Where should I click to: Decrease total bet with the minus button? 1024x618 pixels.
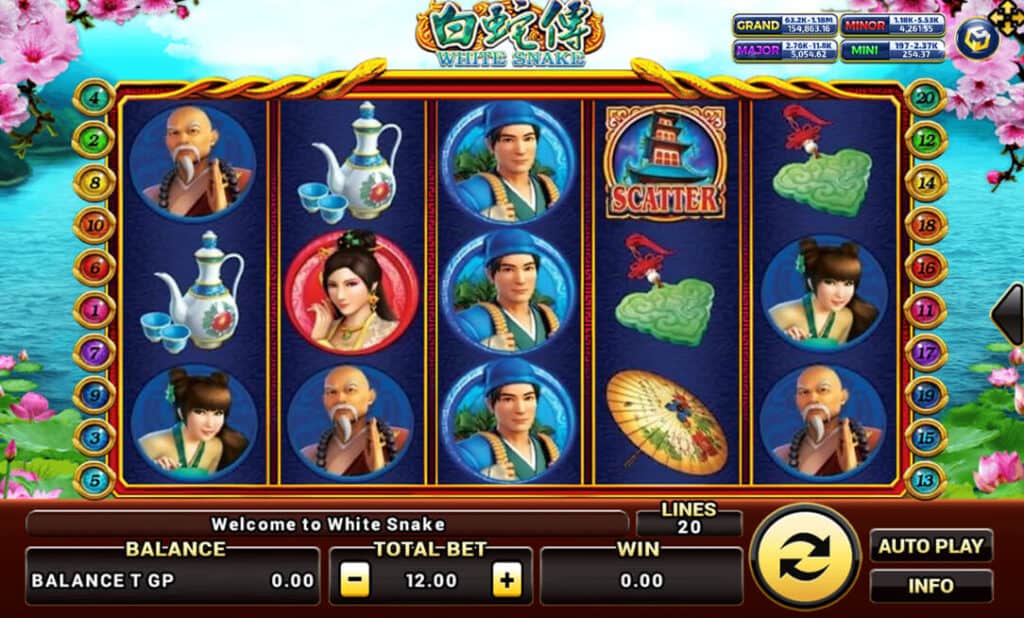(x=354, y=580)
